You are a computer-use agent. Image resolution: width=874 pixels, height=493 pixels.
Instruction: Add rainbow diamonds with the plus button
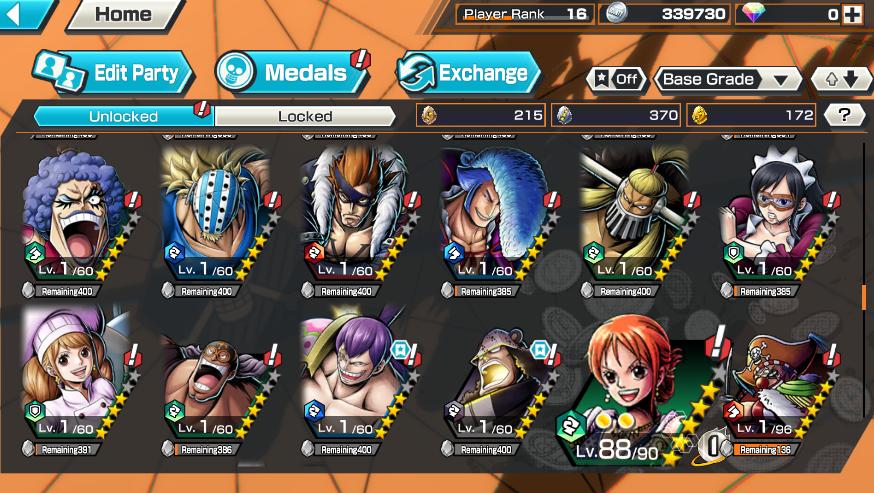click(852, 14)
